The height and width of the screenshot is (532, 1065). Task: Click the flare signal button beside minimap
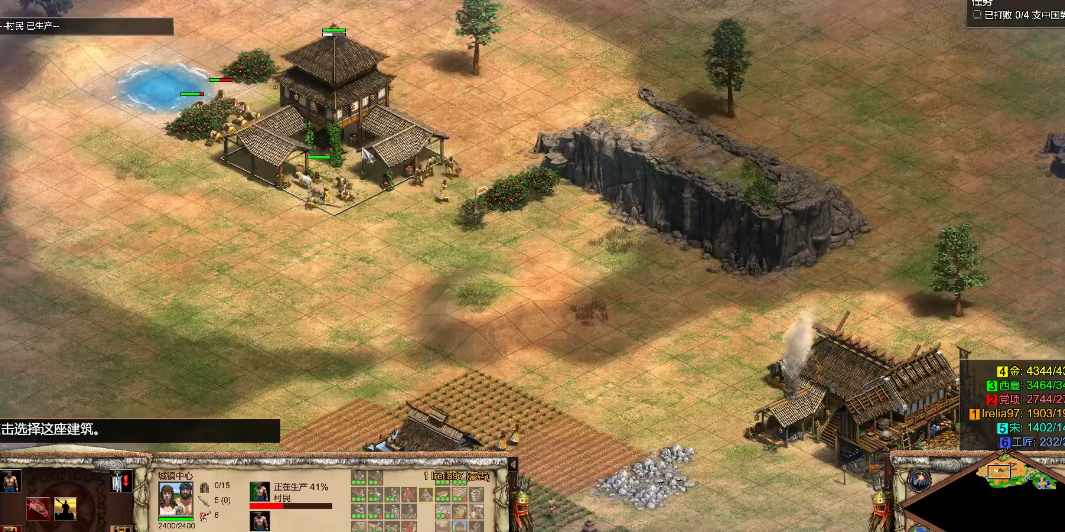(x=920, y=480)
